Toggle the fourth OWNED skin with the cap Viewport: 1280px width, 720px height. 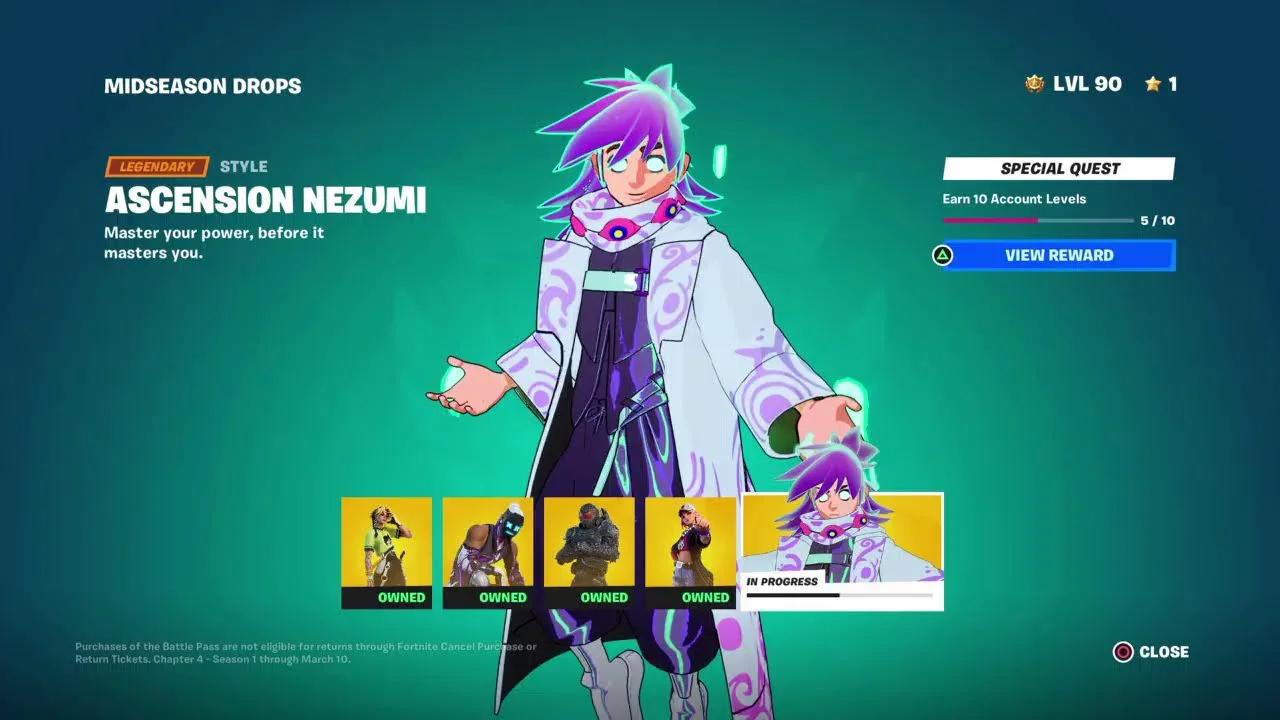pos(691,596)
